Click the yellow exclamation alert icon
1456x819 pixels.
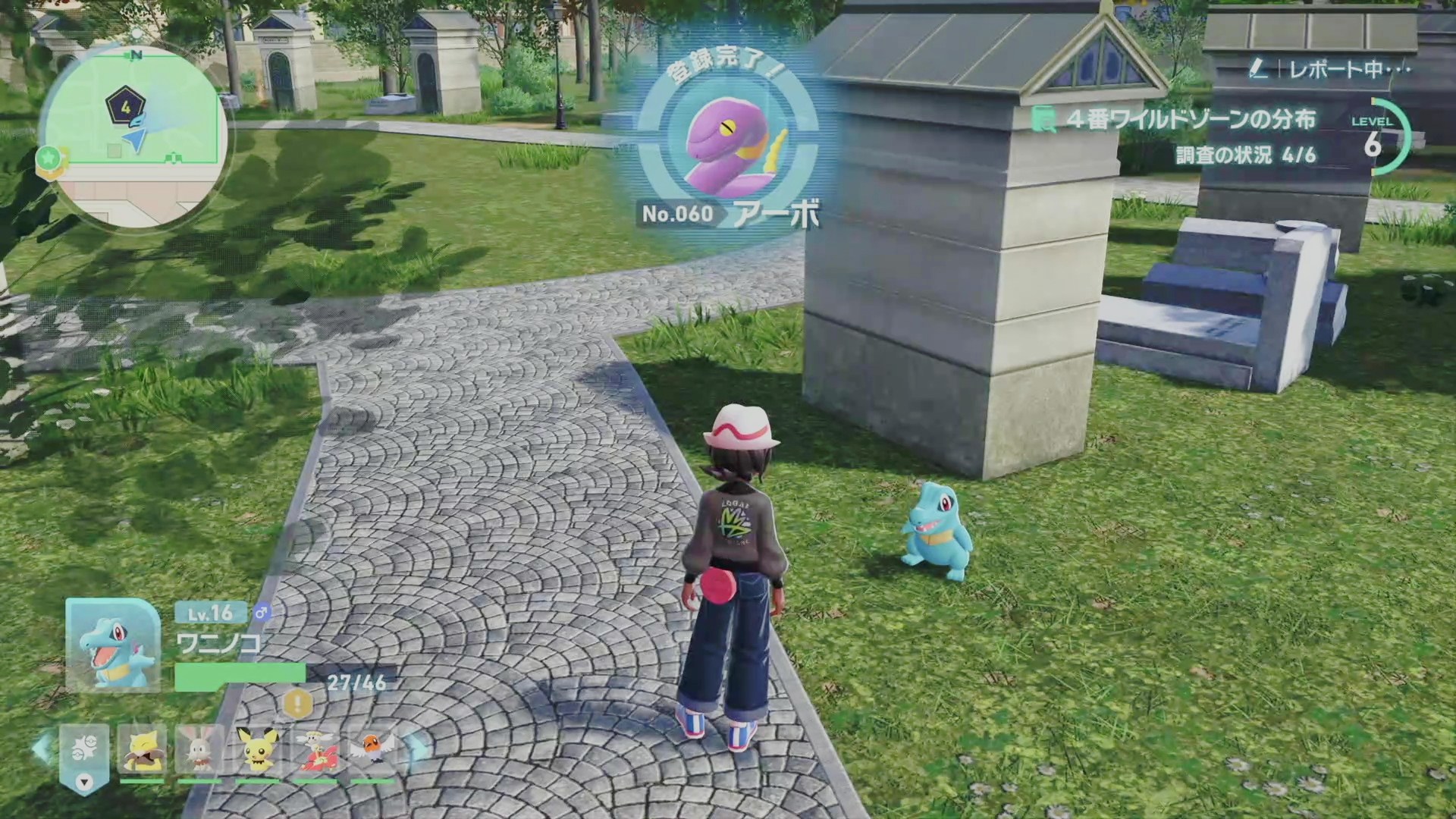pos(298,704)
